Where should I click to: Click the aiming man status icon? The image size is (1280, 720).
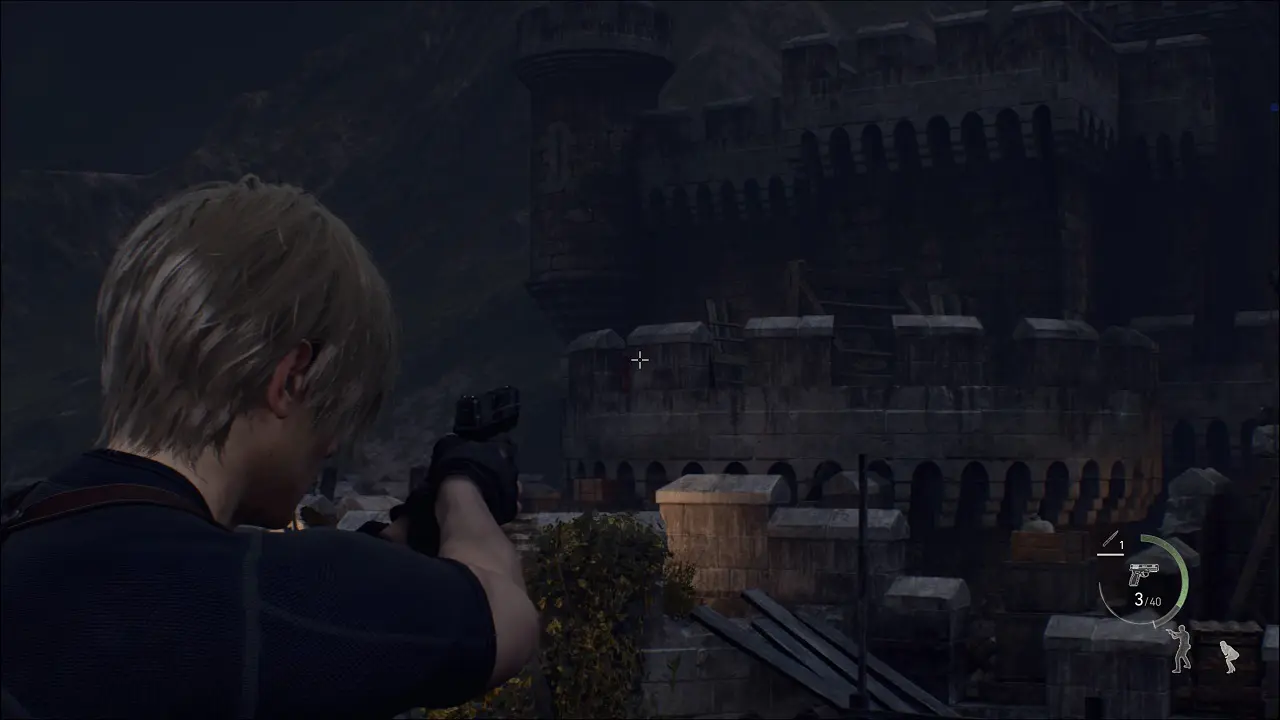click(1181, 648)
